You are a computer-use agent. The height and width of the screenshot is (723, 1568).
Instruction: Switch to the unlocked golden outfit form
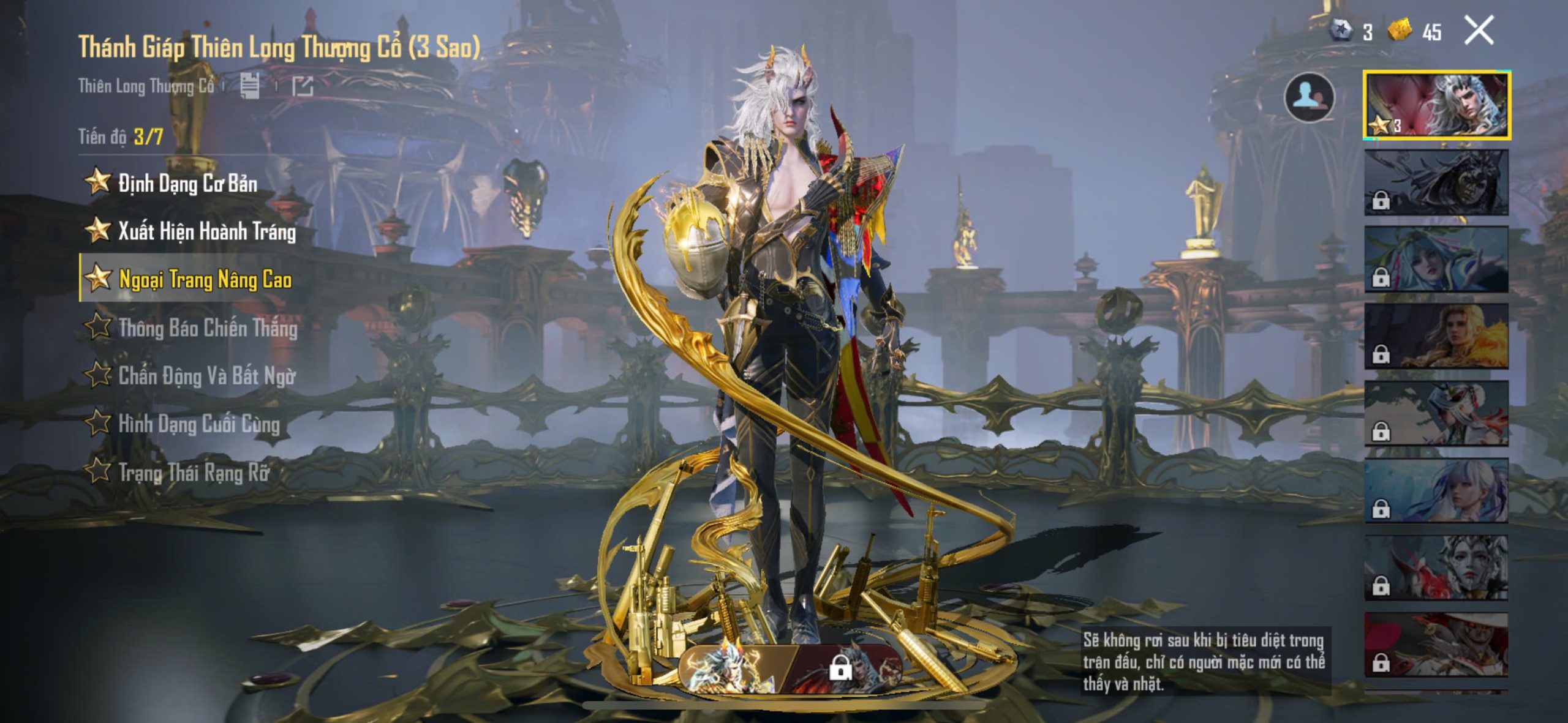(735, 669)
